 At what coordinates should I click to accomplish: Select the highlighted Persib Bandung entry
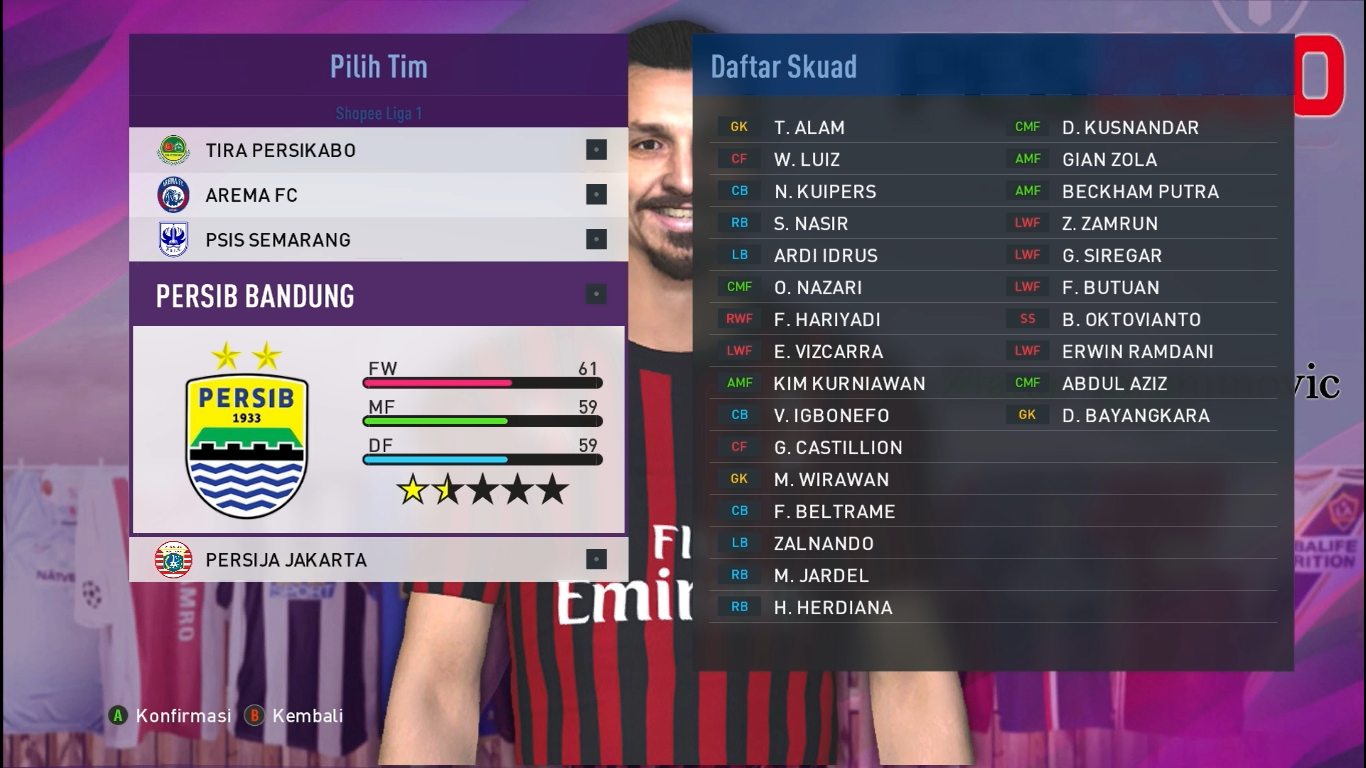click(255, 296)
